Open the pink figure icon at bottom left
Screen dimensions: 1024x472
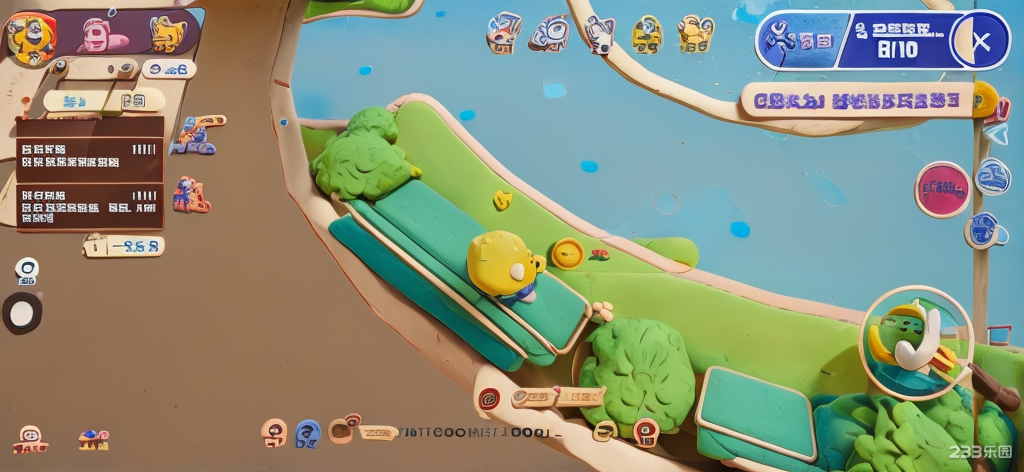pos(30,438)
